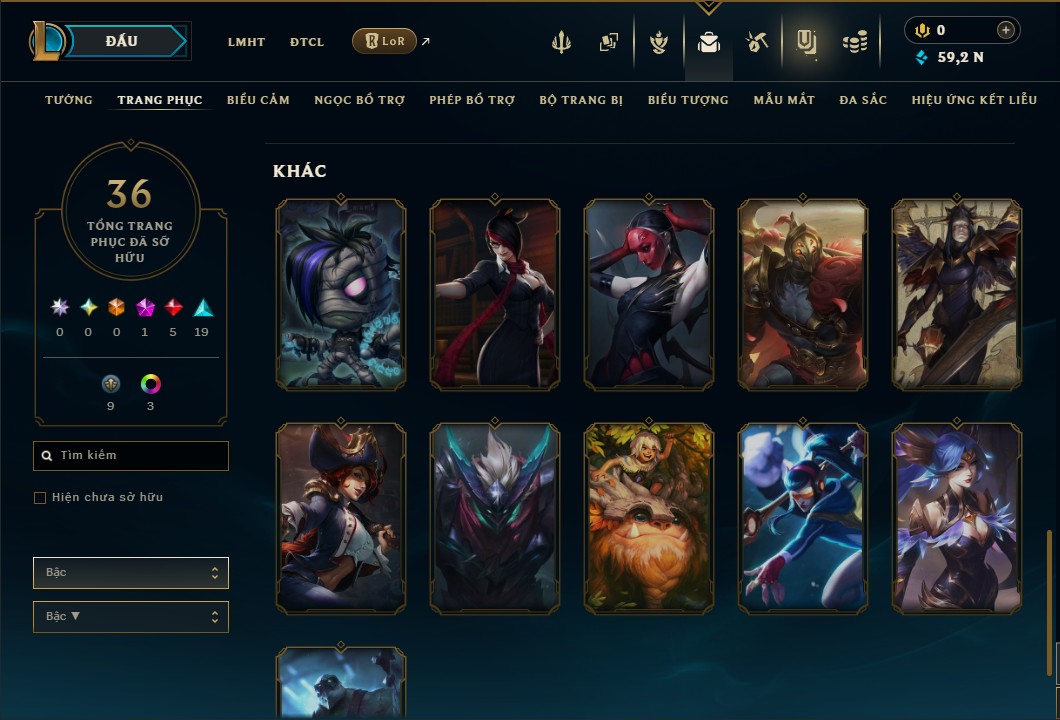Switch to the ĐA SẮC tab
This screenshot has height=720, width=1060.
point(863,100)
